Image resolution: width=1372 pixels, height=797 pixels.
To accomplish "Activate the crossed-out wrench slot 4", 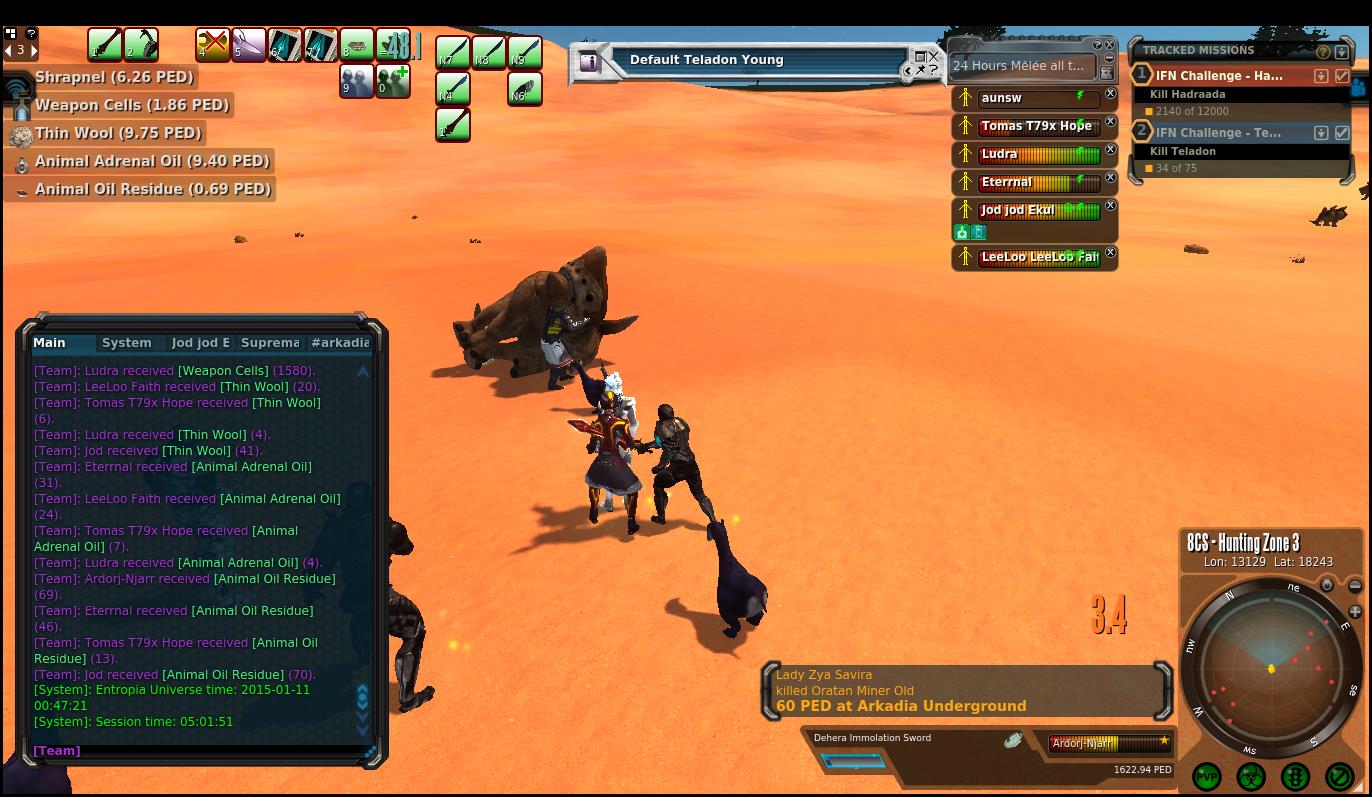I will coord(212,45).
